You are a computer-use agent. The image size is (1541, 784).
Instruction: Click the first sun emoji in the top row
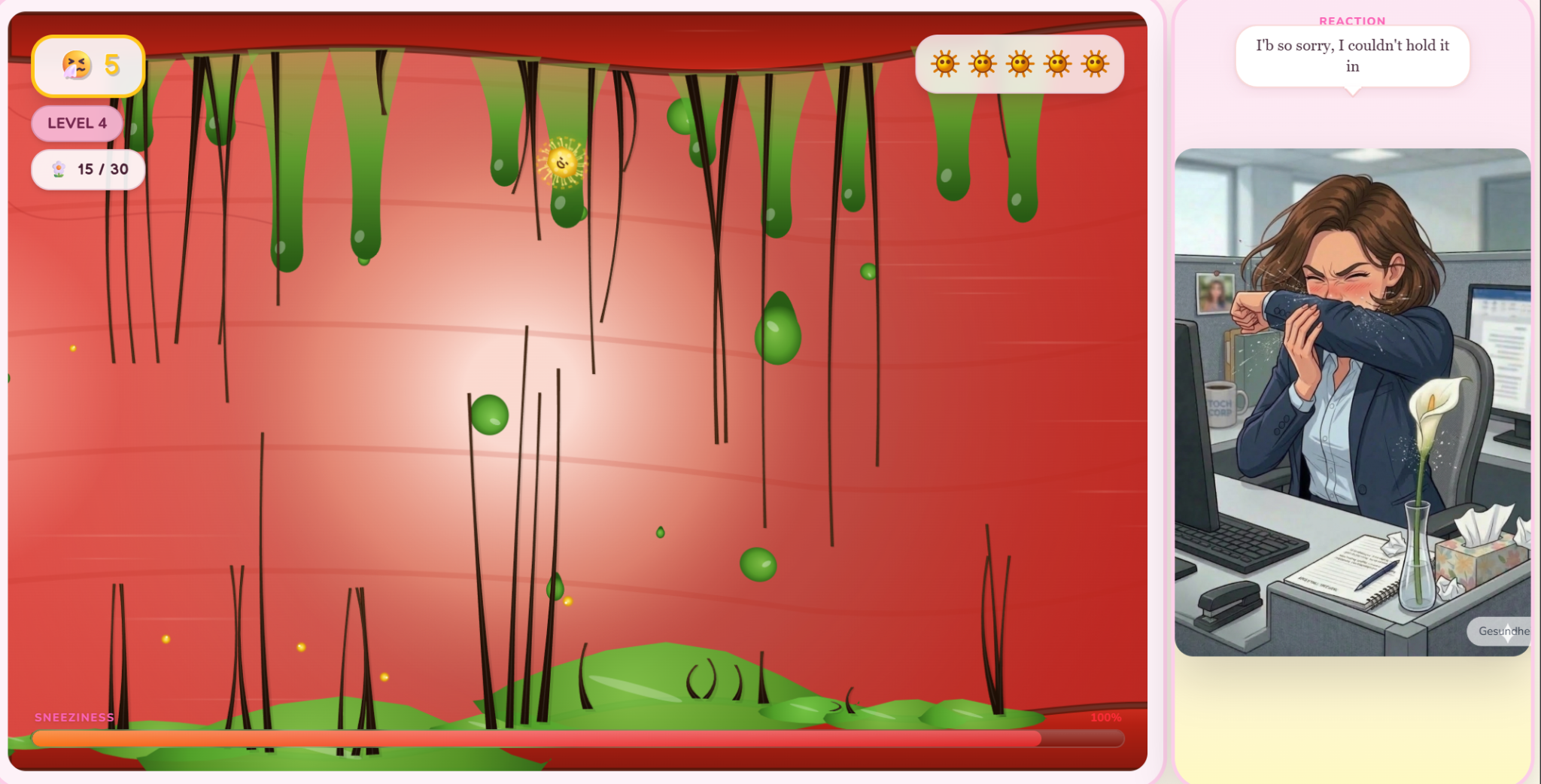click(947, 64)
